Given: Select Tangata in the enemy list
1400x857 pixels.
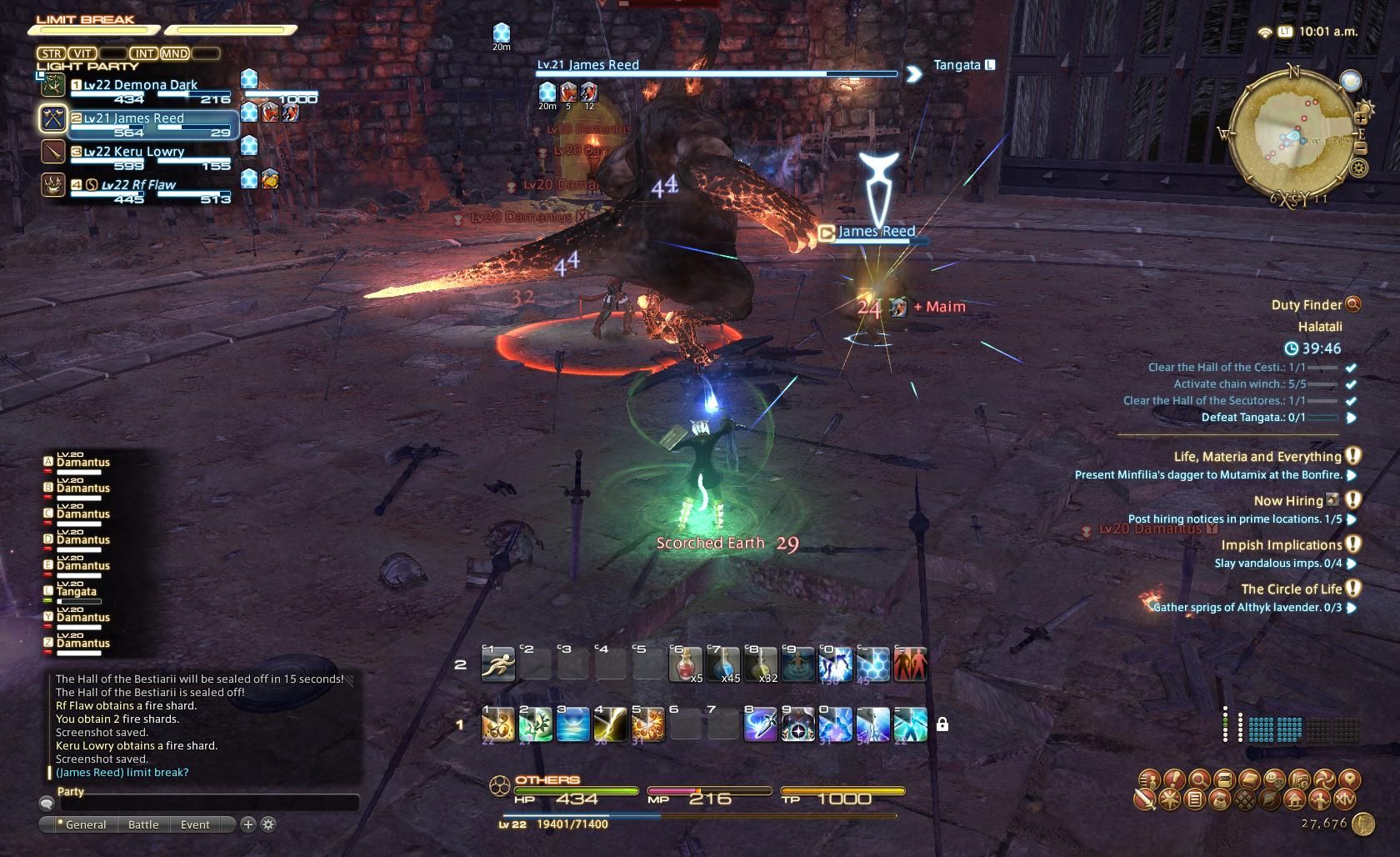Looking at the screenshot, I should [x=77, y=592].
